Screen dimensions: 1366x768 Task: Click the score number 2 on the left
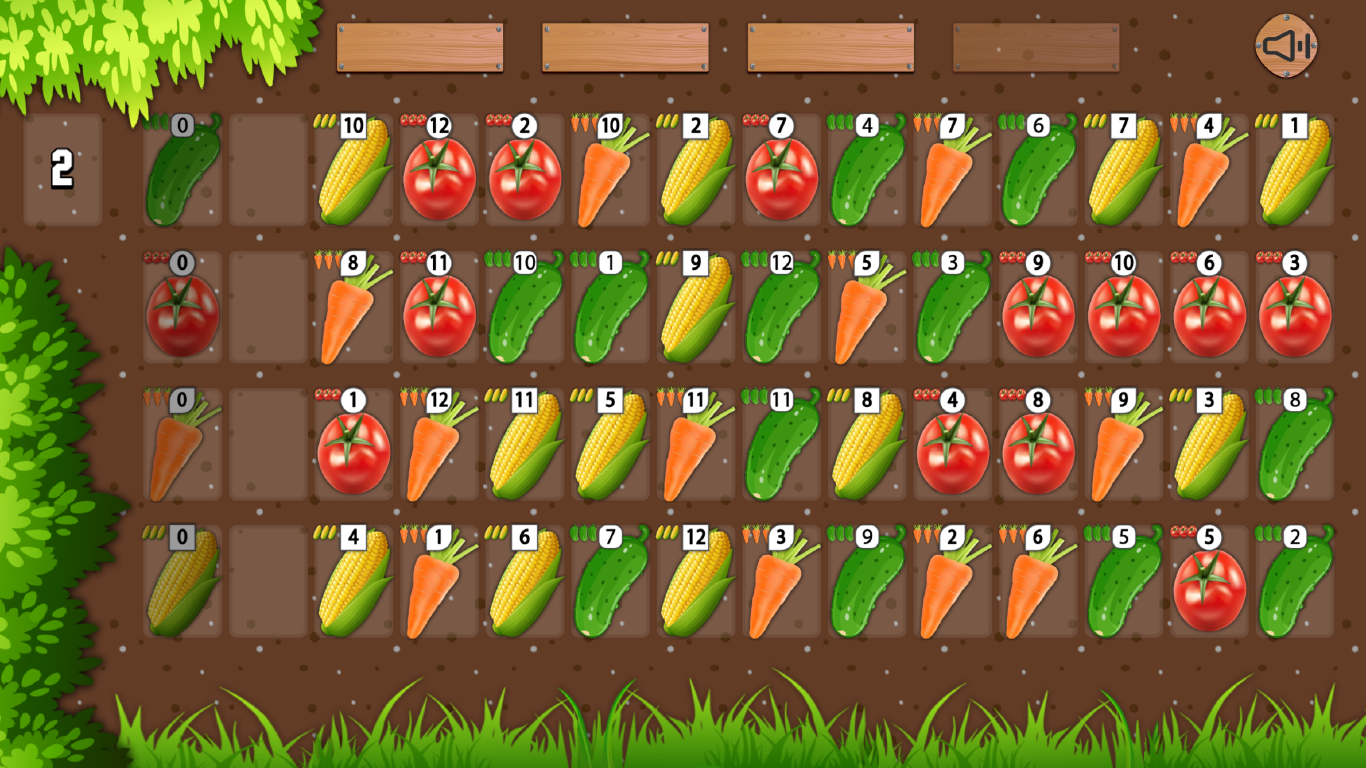click(62, 172)
